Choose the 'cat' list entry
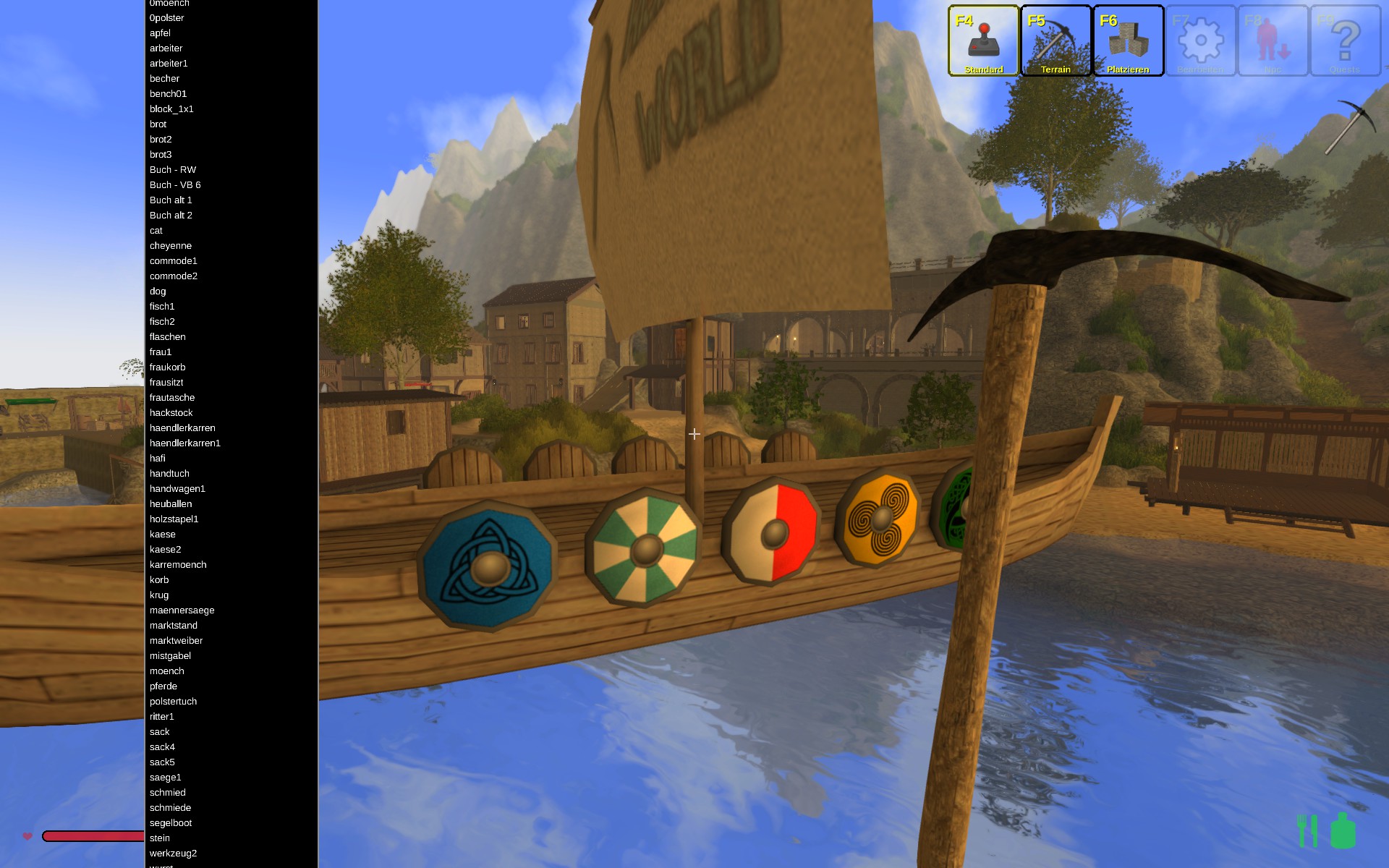The width and height of the screenshot is (1389, 868). click(156, 231)
